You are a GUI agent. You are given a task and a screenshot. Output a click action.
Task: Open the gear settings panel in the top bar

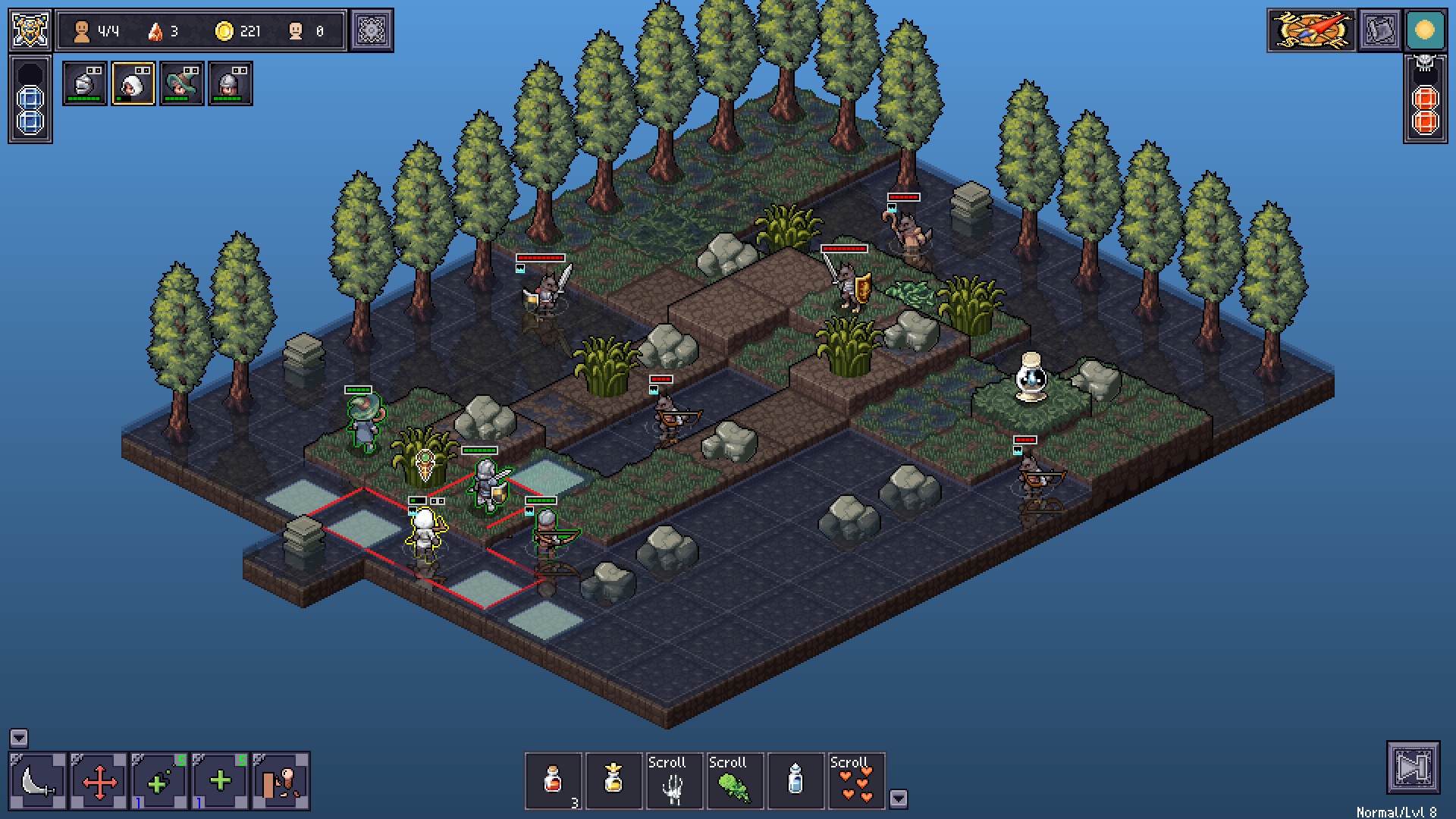coord(373,30)
